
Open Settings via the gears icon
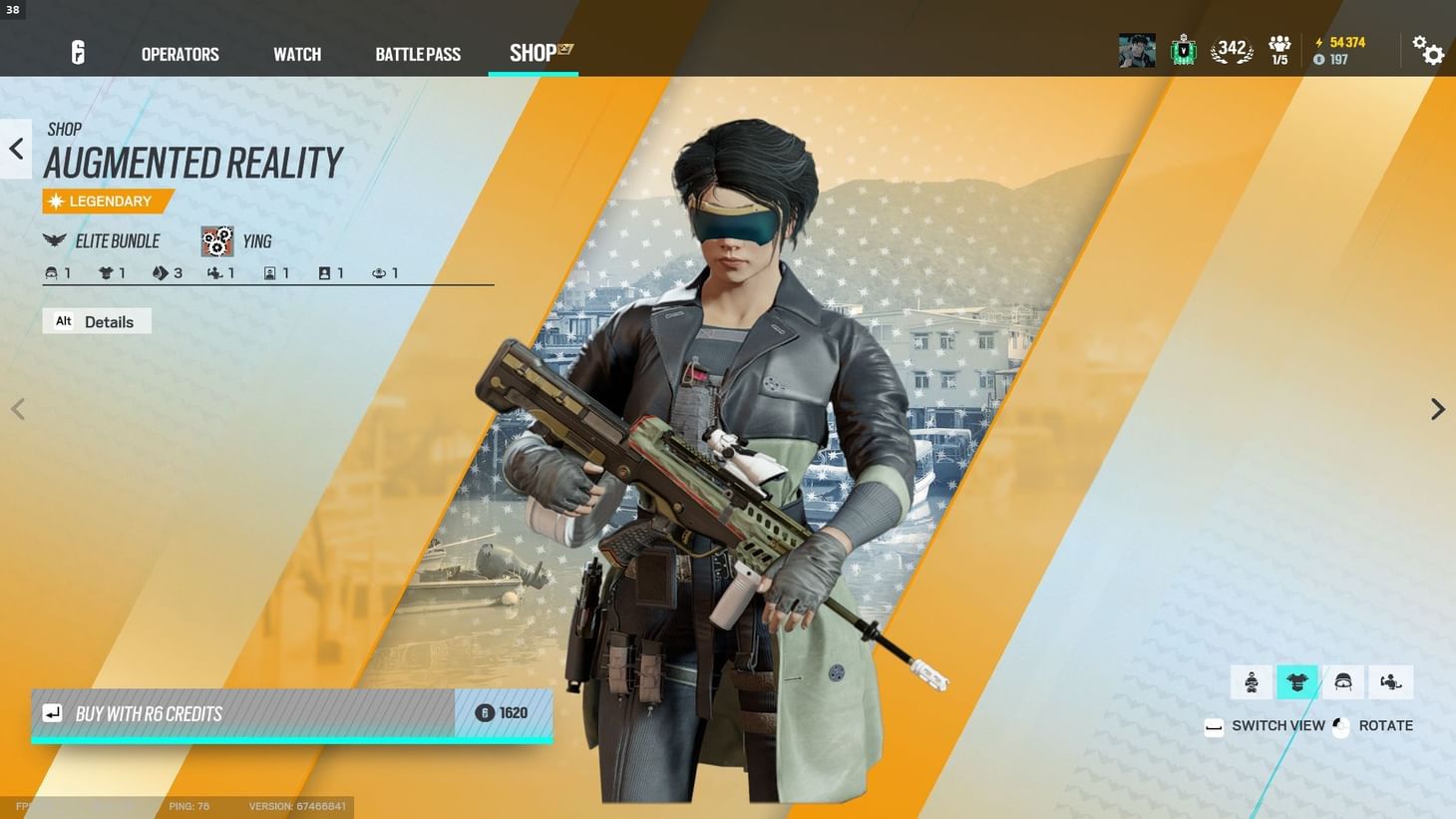coord(1430,51)
